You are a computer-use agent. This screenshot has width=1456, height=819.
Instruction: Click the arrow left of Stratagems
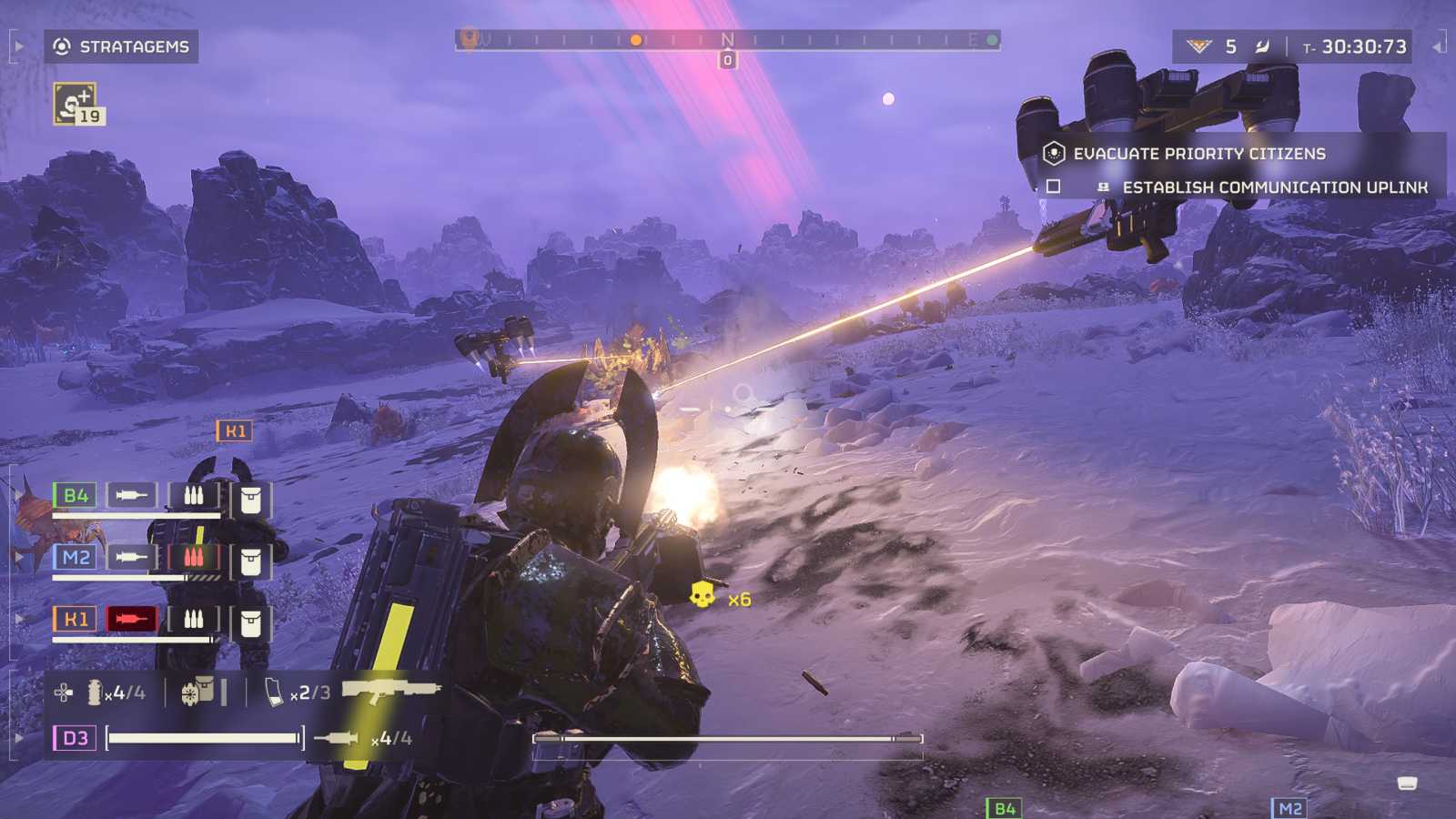coord(19,45)
